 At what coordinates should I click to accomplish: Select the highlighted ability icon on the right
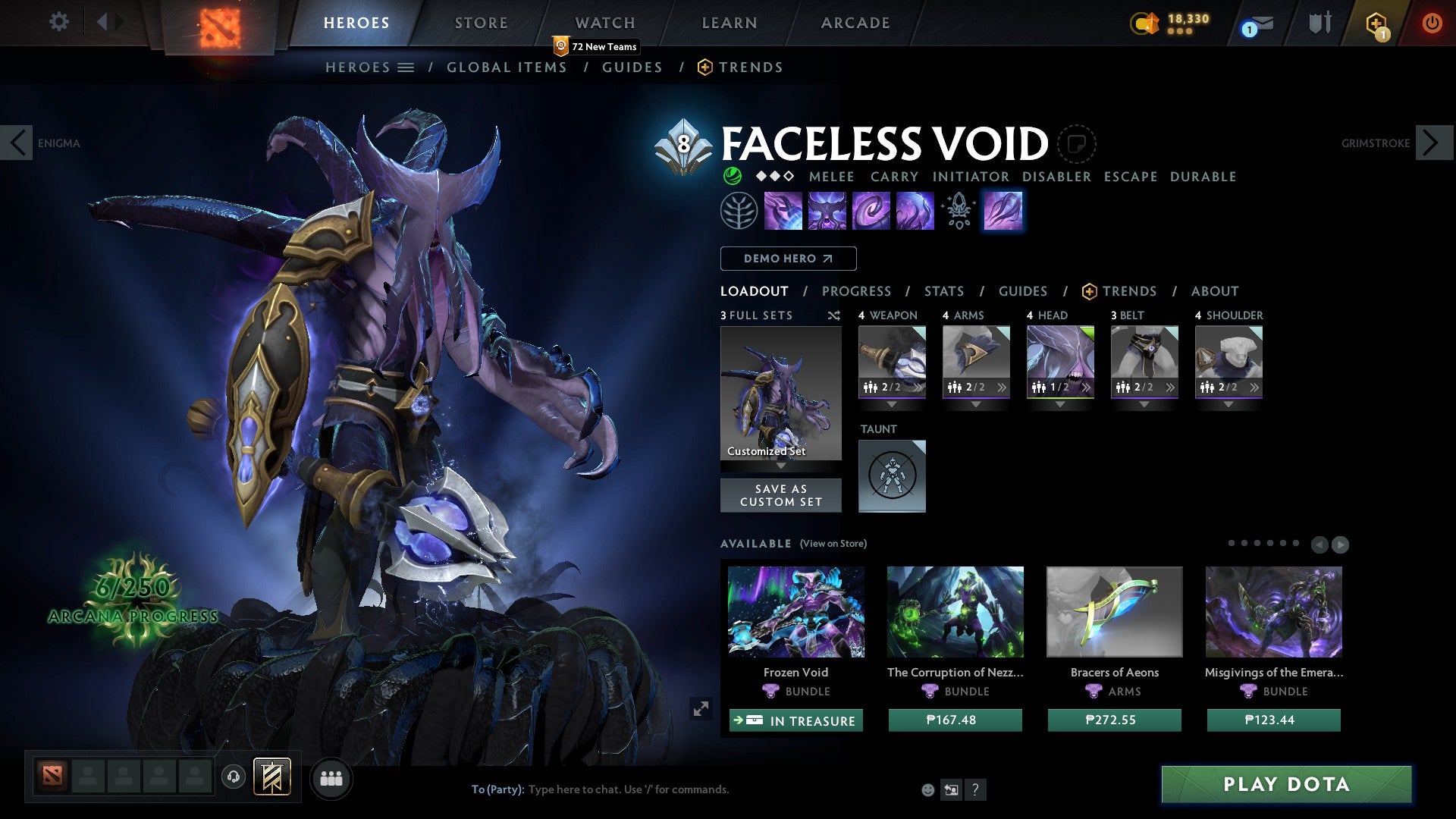click(1003, 210)
